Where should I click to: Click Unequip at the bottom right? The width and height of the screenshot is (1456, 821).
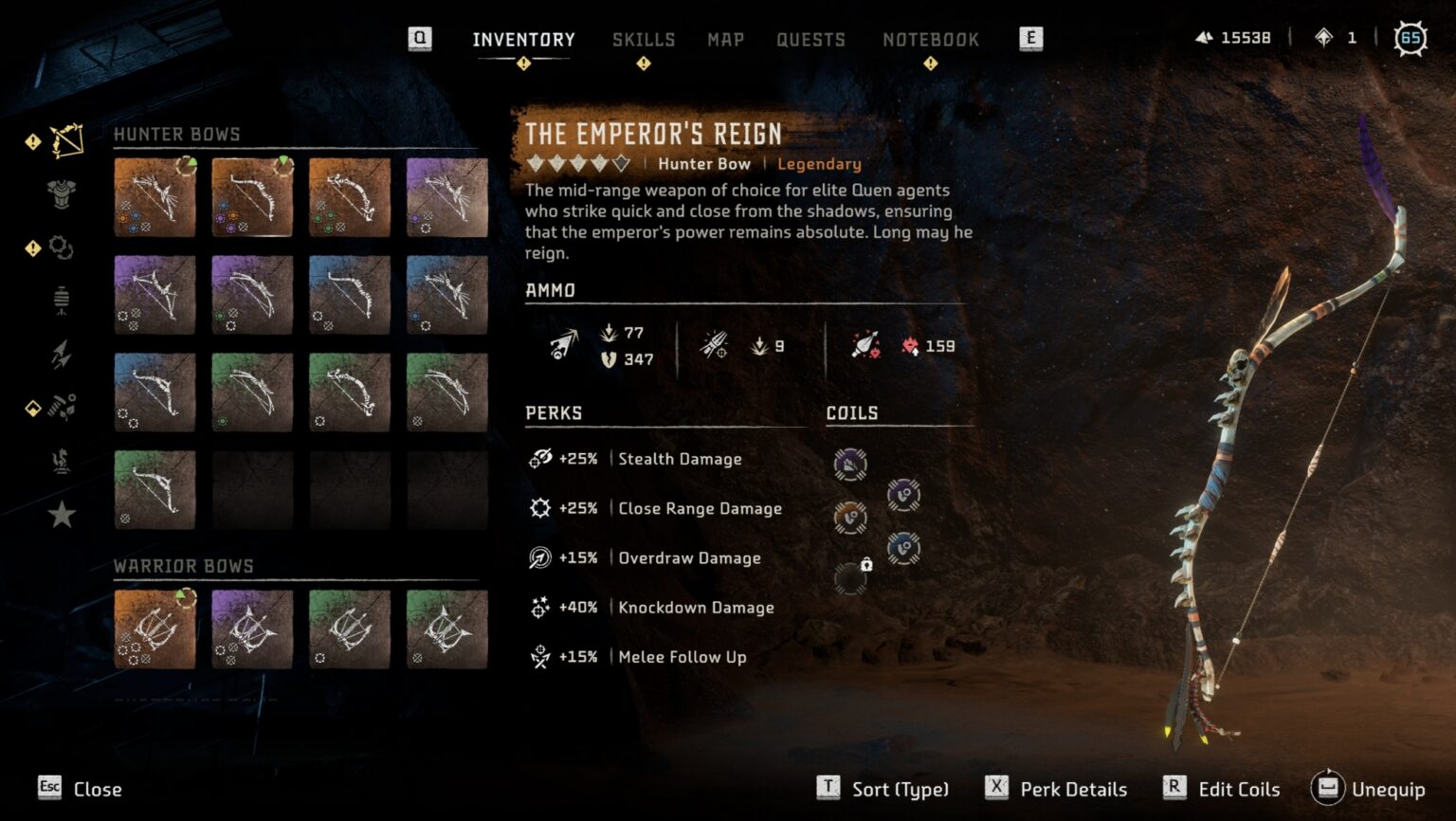(x=1388, y=789)
